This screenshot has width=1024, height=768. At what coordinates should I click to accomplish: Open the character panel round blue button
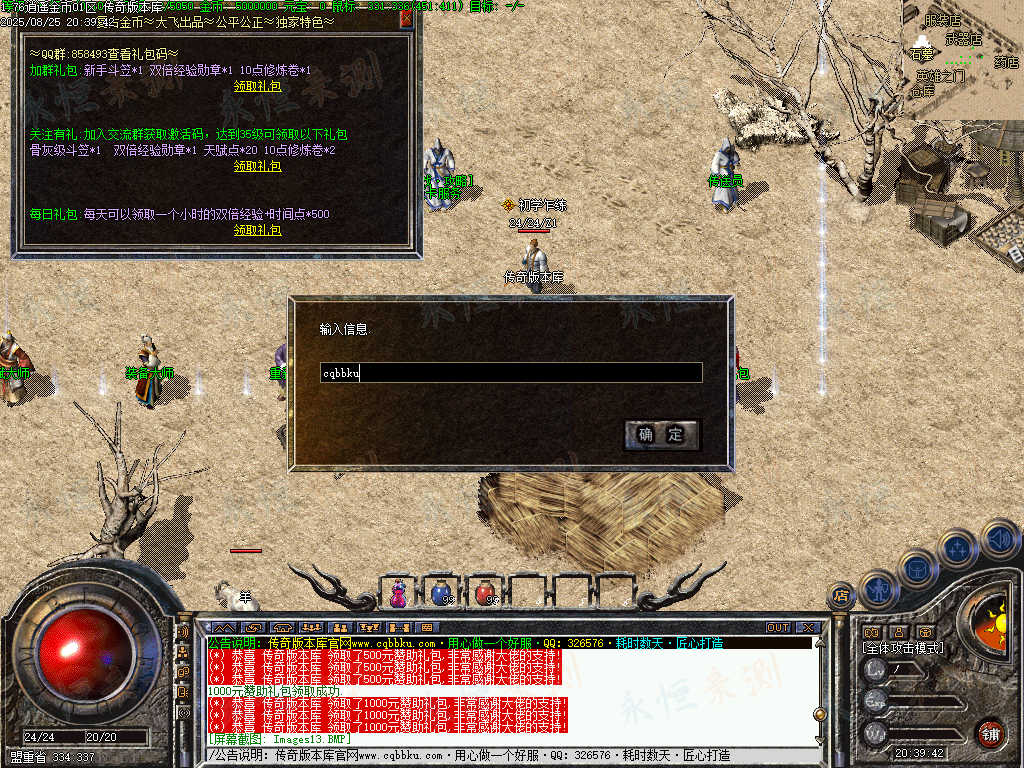click(x=878, y=589)
